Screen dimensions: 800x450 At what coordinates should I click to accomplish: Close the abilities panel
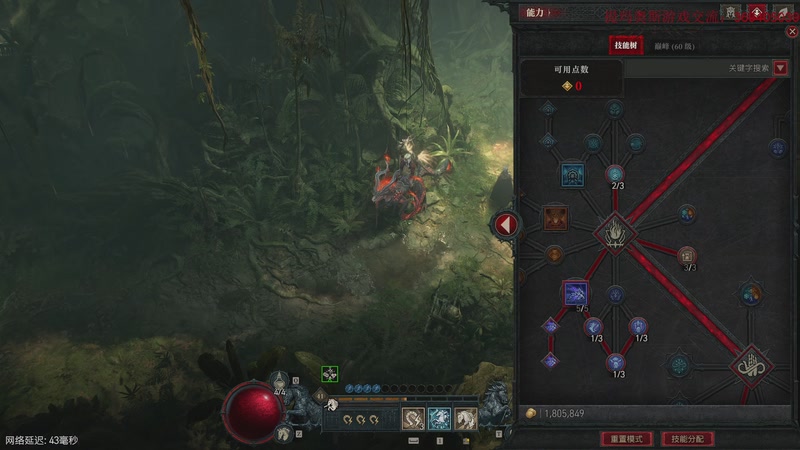coord(792,32)
